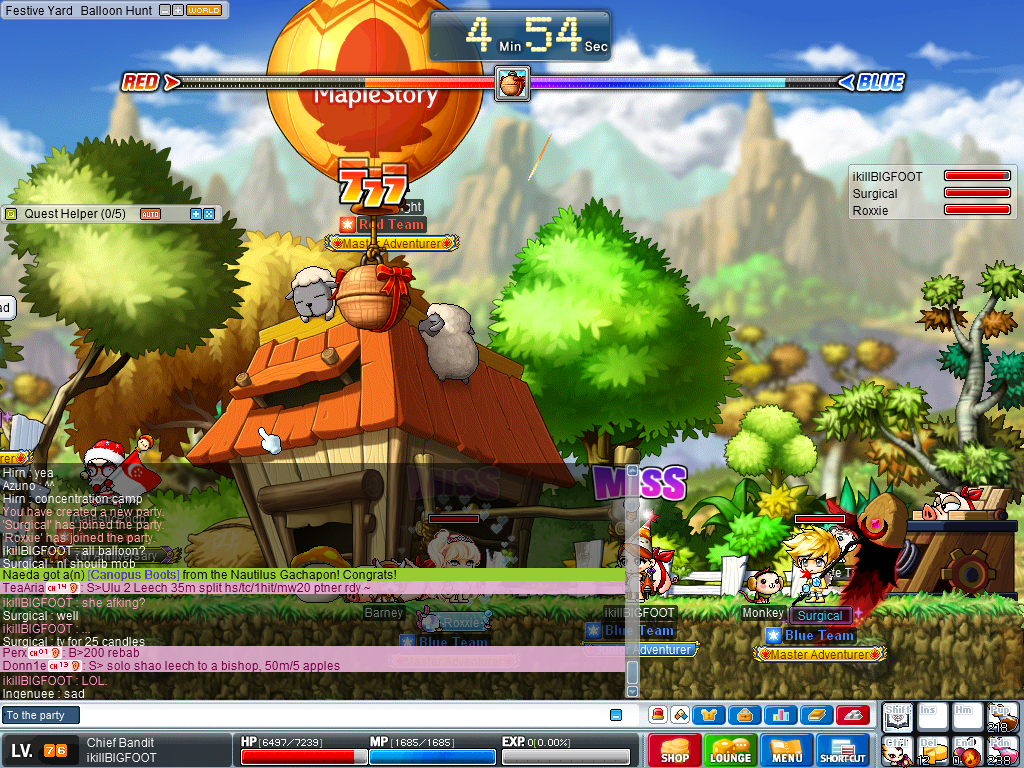Image resolution: width=1024 pixels, height=768 pixels.
Task: Open the inventory bag icon
Action: pyautogui.click(x=744, y=715)
